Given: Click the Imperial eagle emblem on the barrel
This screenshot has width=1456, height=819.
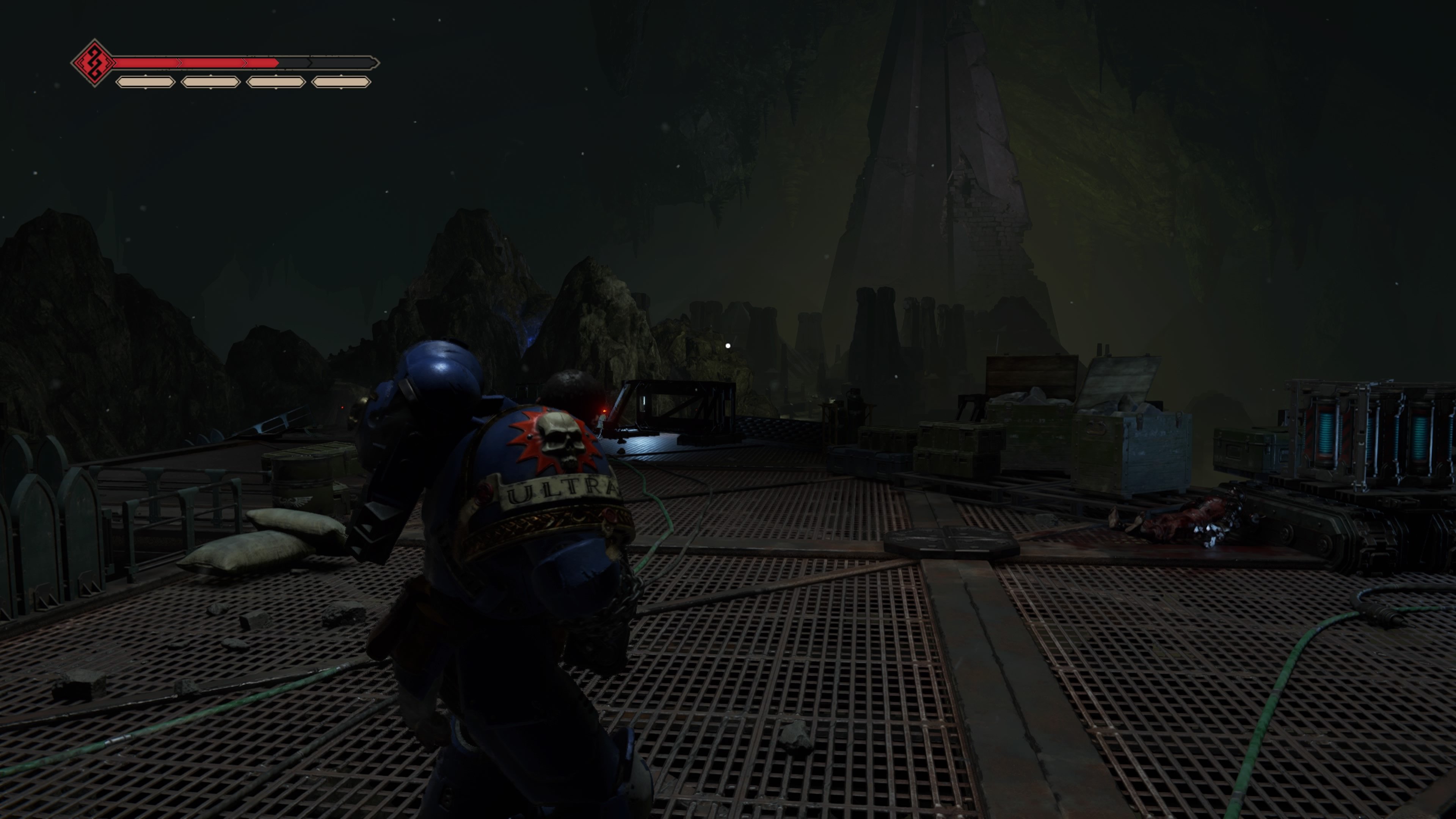Looking at the screenshot, I should (296, 501).
